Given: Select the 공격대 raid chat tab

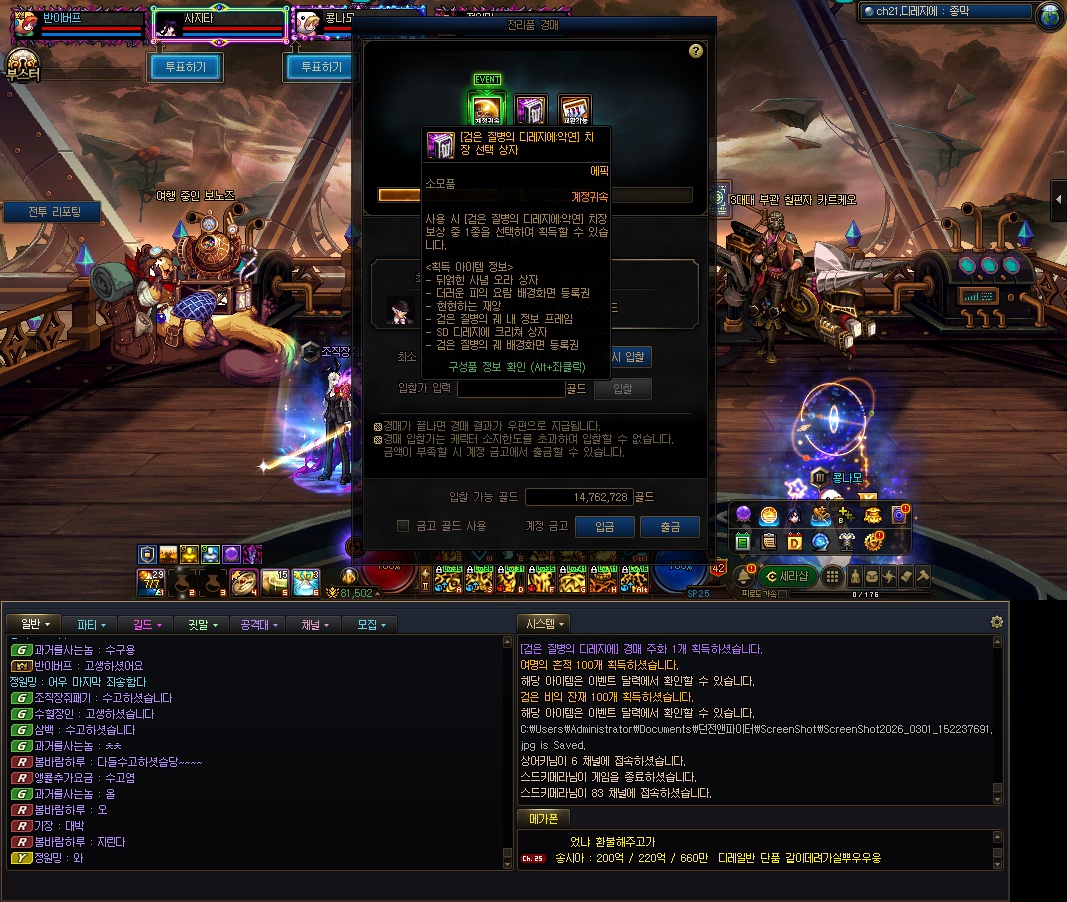Looking at the screenshot, I should point(260,624).
